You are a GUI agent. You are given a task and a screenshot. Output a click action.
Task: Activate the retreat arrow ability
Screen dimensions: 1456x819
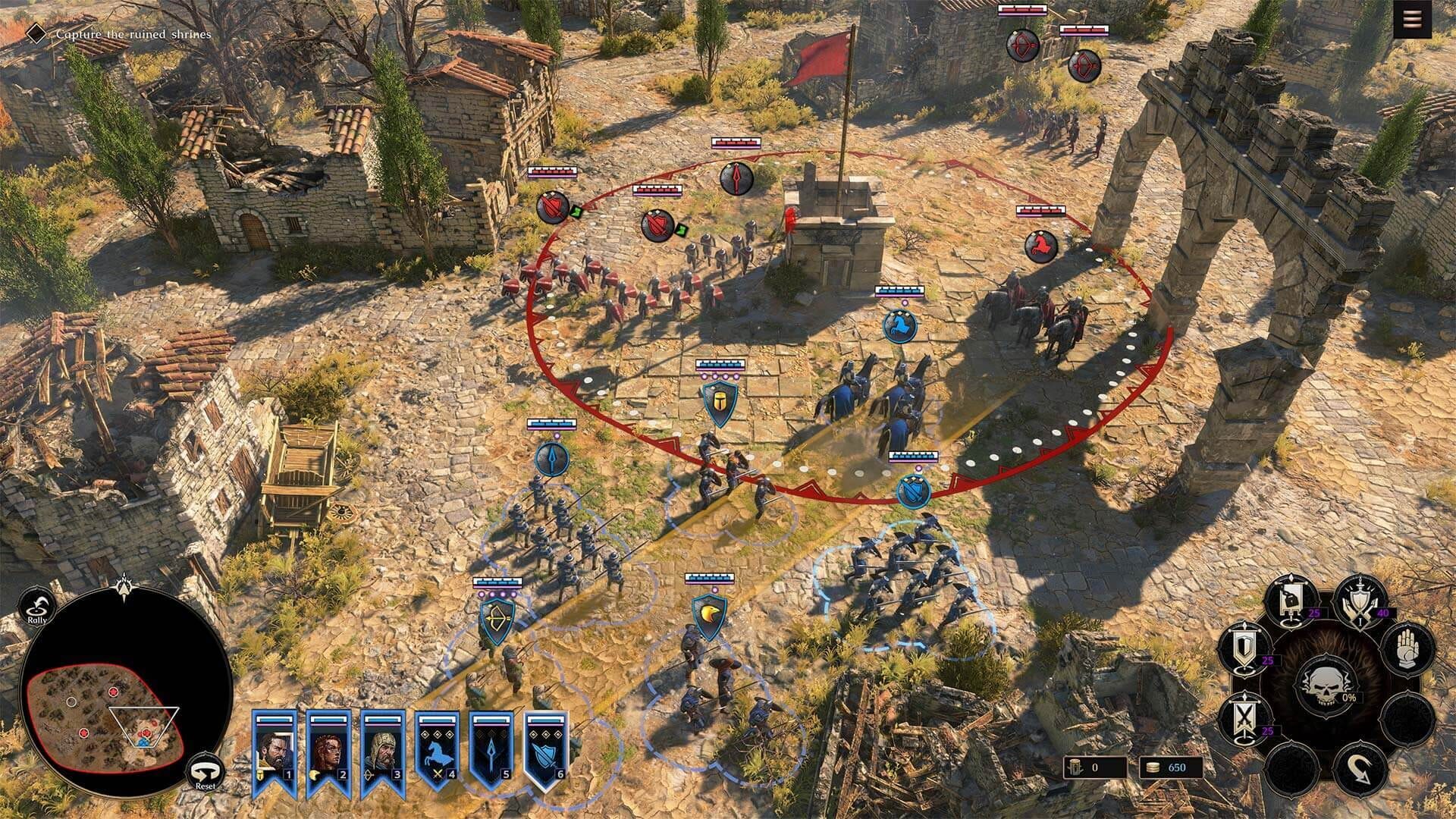(x=1357, y=767)
